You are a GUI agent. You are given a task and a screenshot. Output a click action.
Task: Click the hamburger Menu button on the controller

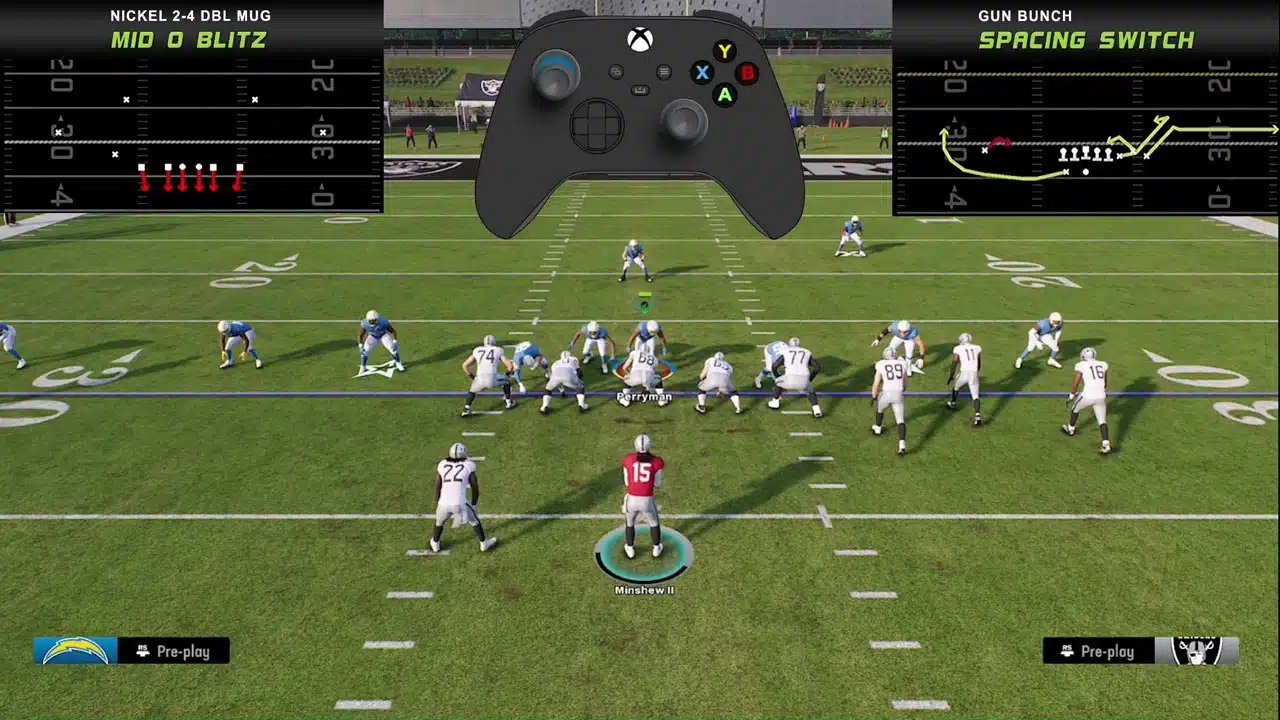point(664,72)
